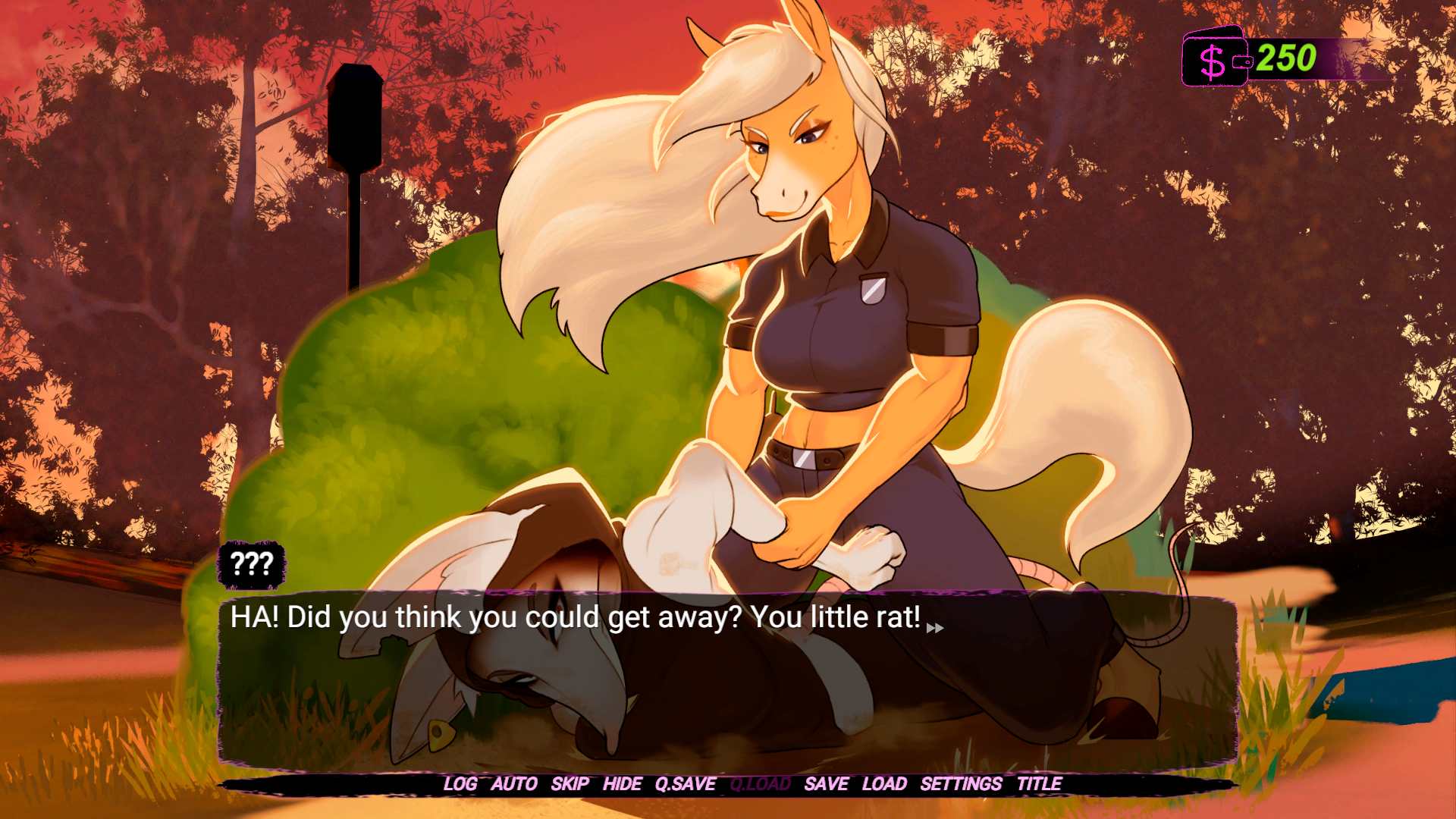Quick save with Q.SAVE
Screen dimensions: 1456x819
coord(686,784)
